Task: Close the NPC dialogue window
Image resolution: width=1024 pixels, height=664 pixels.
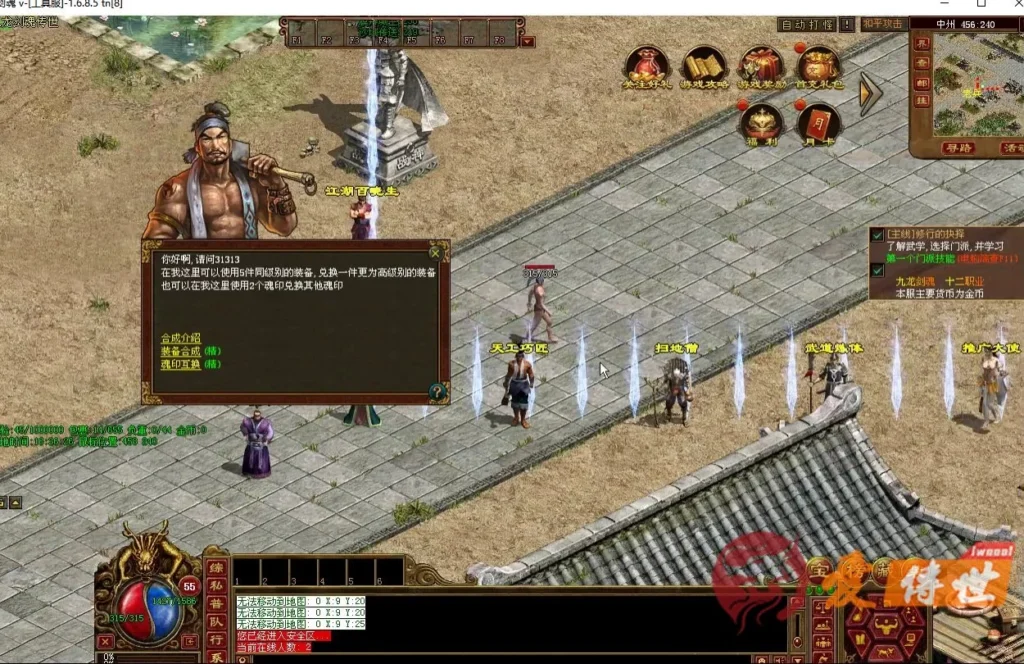Action: [435, 253]
